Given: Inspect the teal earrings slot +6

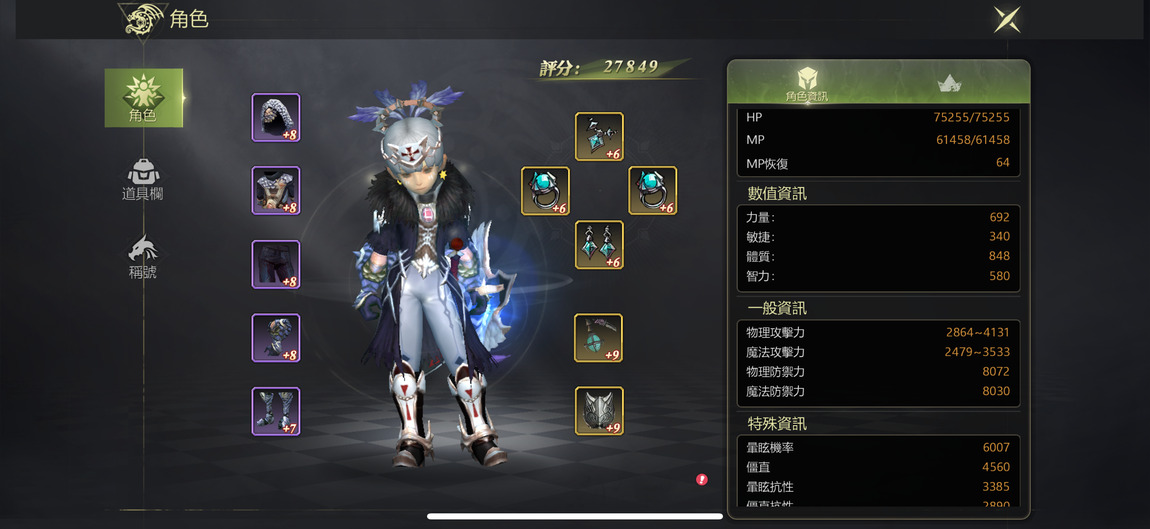Looking at the screenshot, I should (x=599, y=245).
